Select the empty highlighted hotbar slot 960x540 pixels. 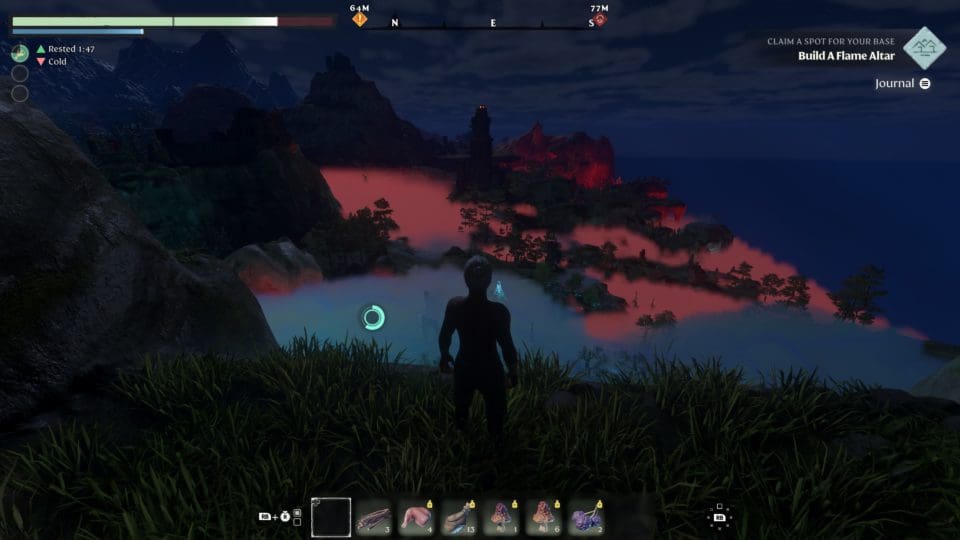coord(331,517)
